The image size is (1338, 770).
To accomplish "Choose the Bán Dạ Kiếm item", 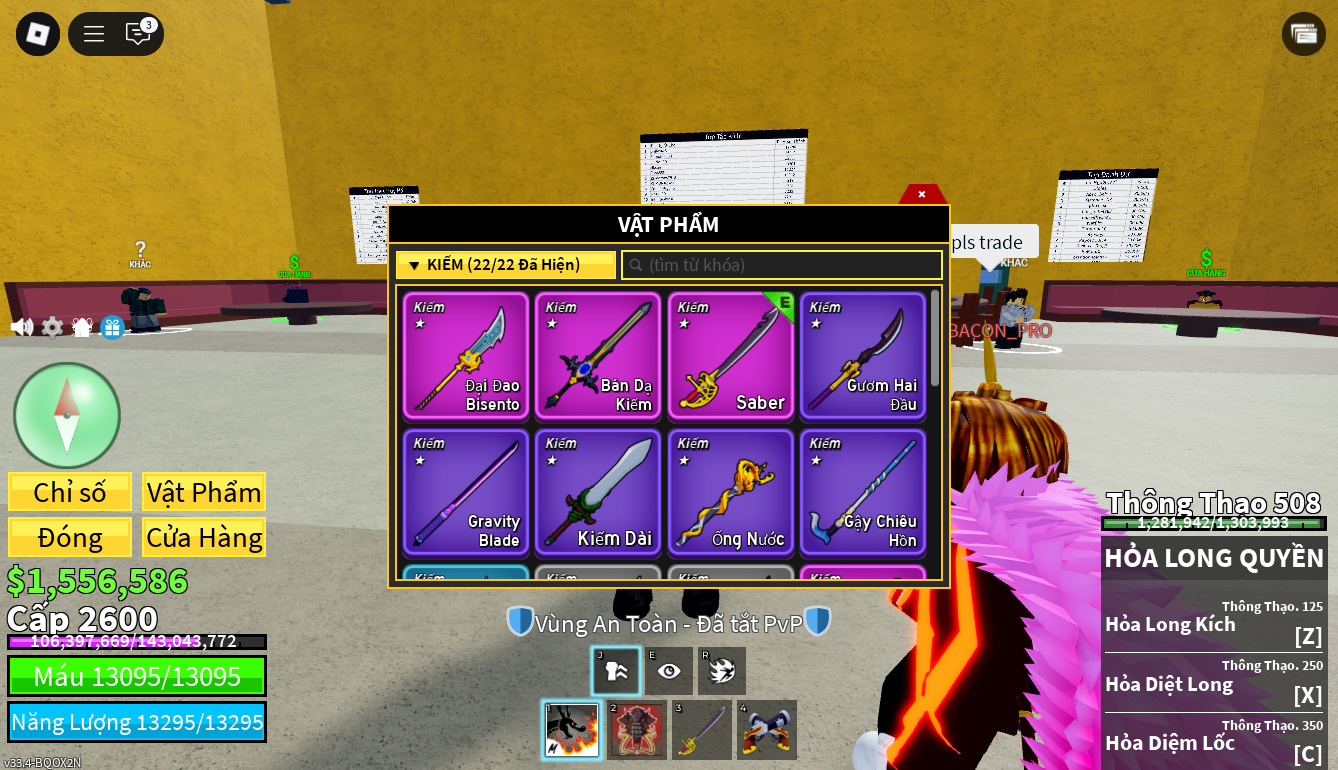I will tap(598, 356).
